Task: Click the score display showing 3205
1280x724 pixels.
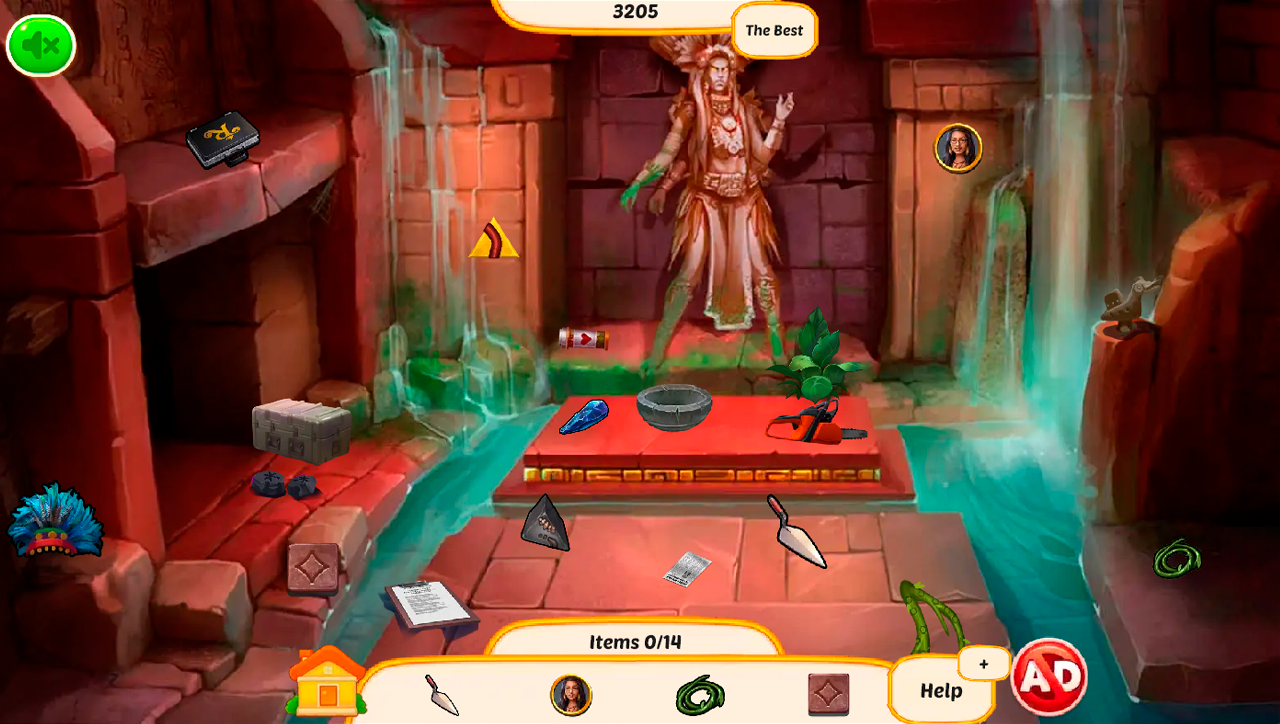Action: point(637,12)
